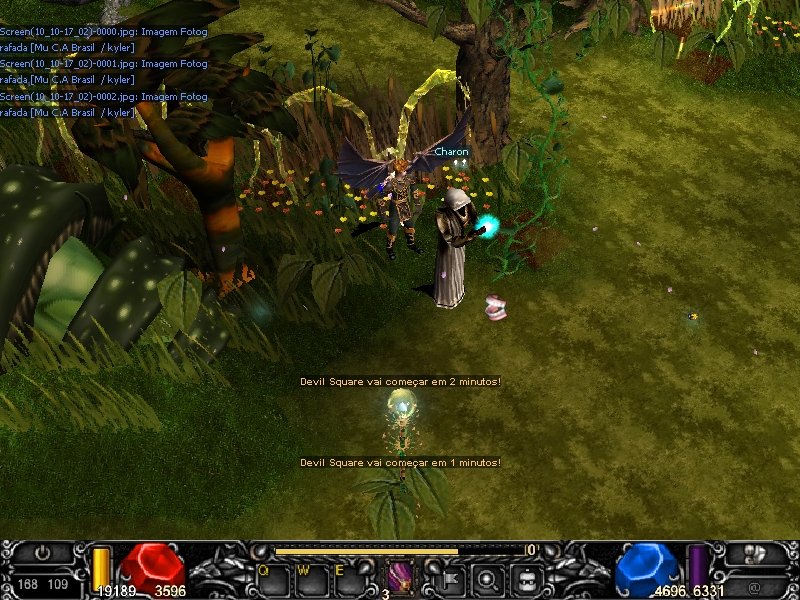The width and height of the screenshot is (800, 600).
Task: Click the fist icon button
Action: click(x=757, y=553)
